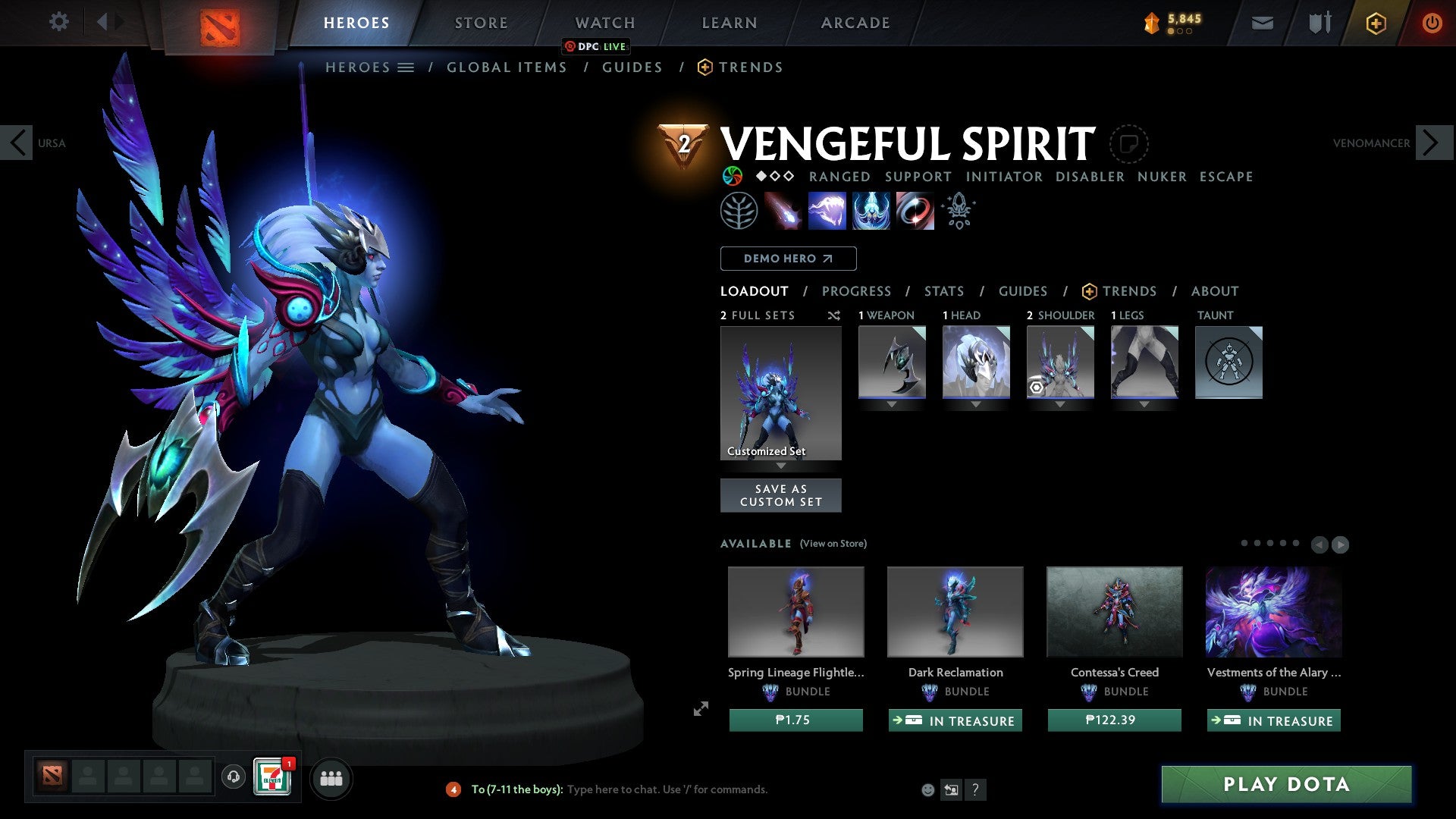This screenshot has height=819, width=1456.
Task: Select the Dark Reclamation bundle thumbnail
Action: coord(955,611)
